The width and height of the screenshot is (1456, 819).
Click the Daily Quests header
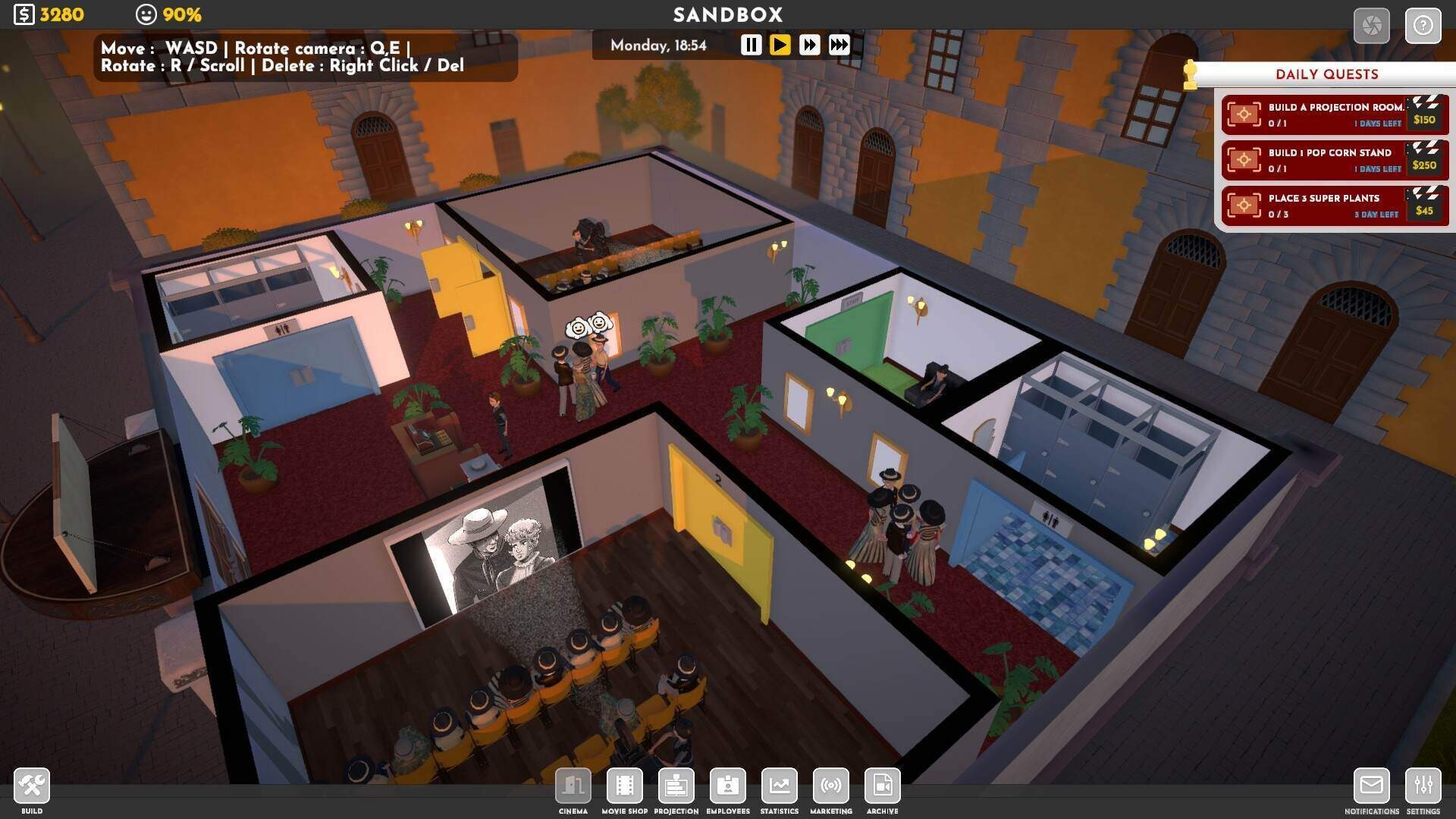point(1326,74)
